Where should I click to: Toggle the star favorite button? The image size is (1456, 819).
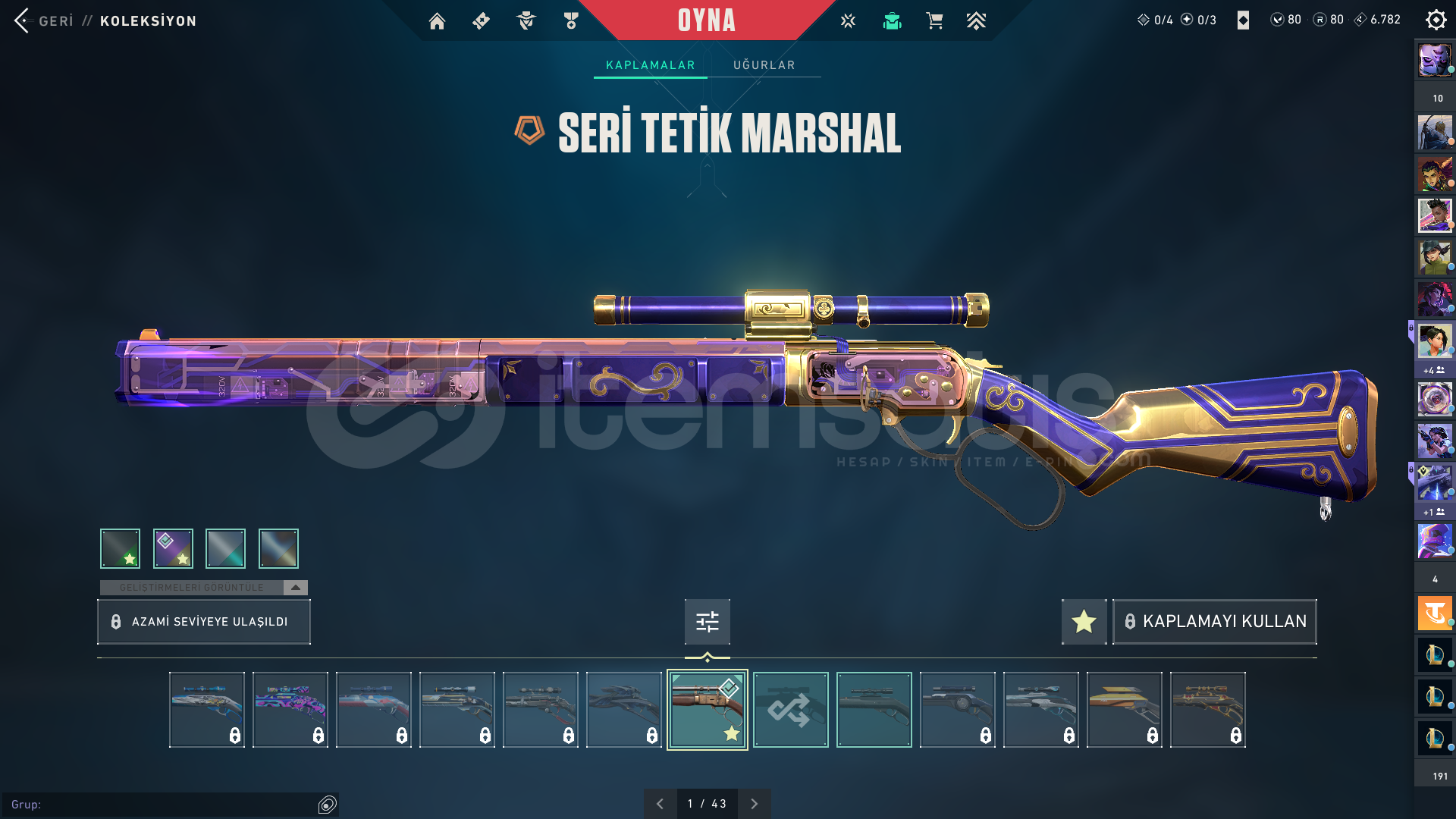(1084, 622)
